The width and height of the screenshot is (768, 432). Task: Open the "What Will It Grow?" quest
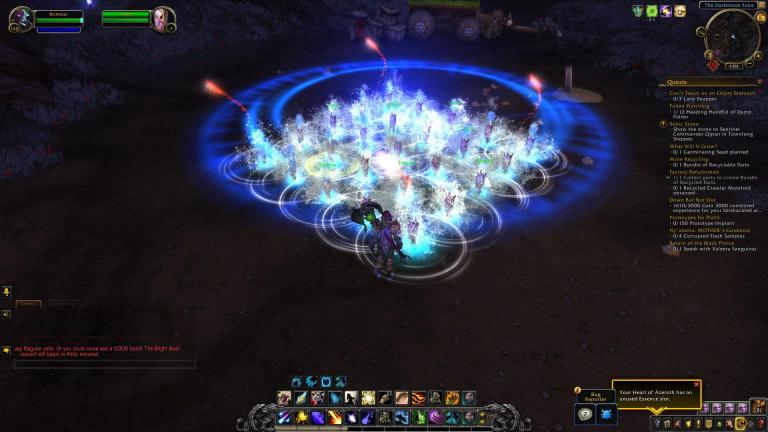(x=692, y=145)
